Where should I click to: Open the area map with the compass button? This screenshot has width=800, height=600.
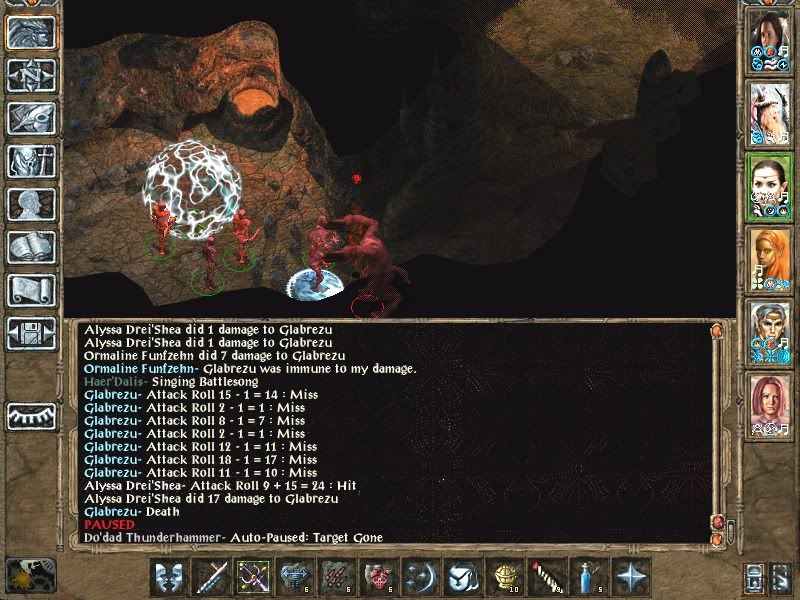click(x=31, y=75)
